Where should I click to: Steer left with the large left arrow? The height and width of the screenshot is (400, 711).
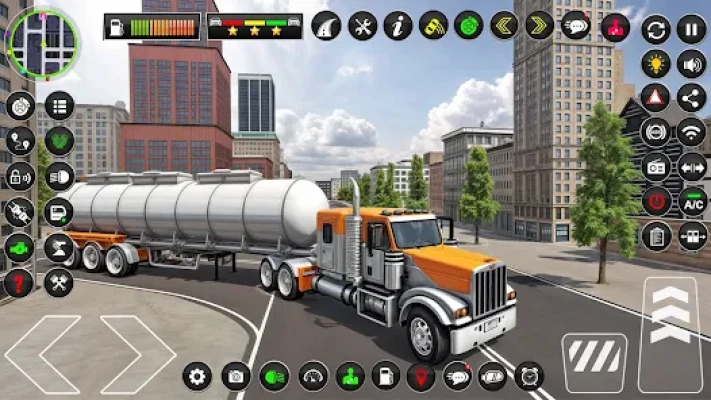(x=42, y=354)
